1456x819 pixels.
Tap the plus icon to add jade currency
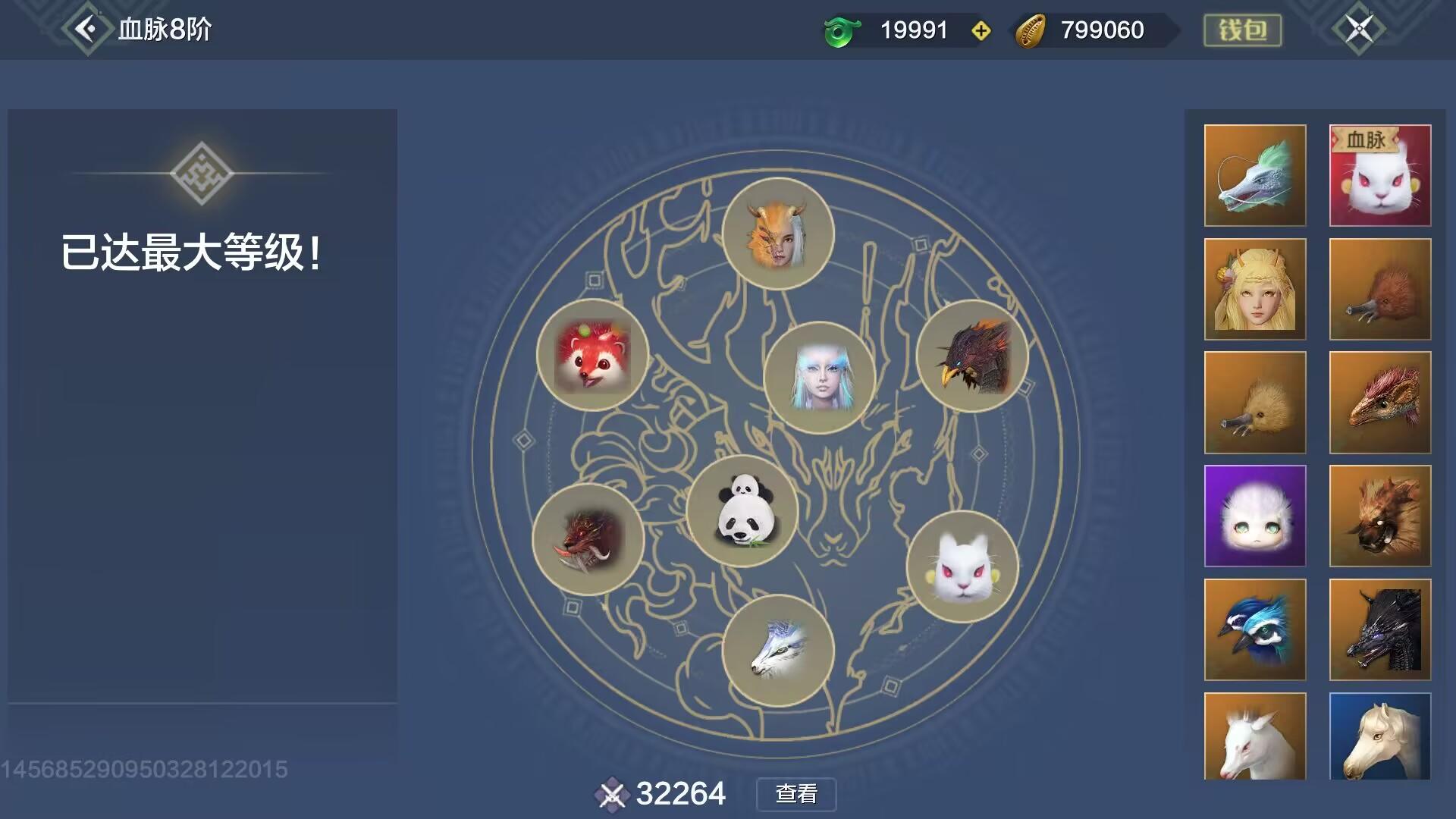coord(982,30)
